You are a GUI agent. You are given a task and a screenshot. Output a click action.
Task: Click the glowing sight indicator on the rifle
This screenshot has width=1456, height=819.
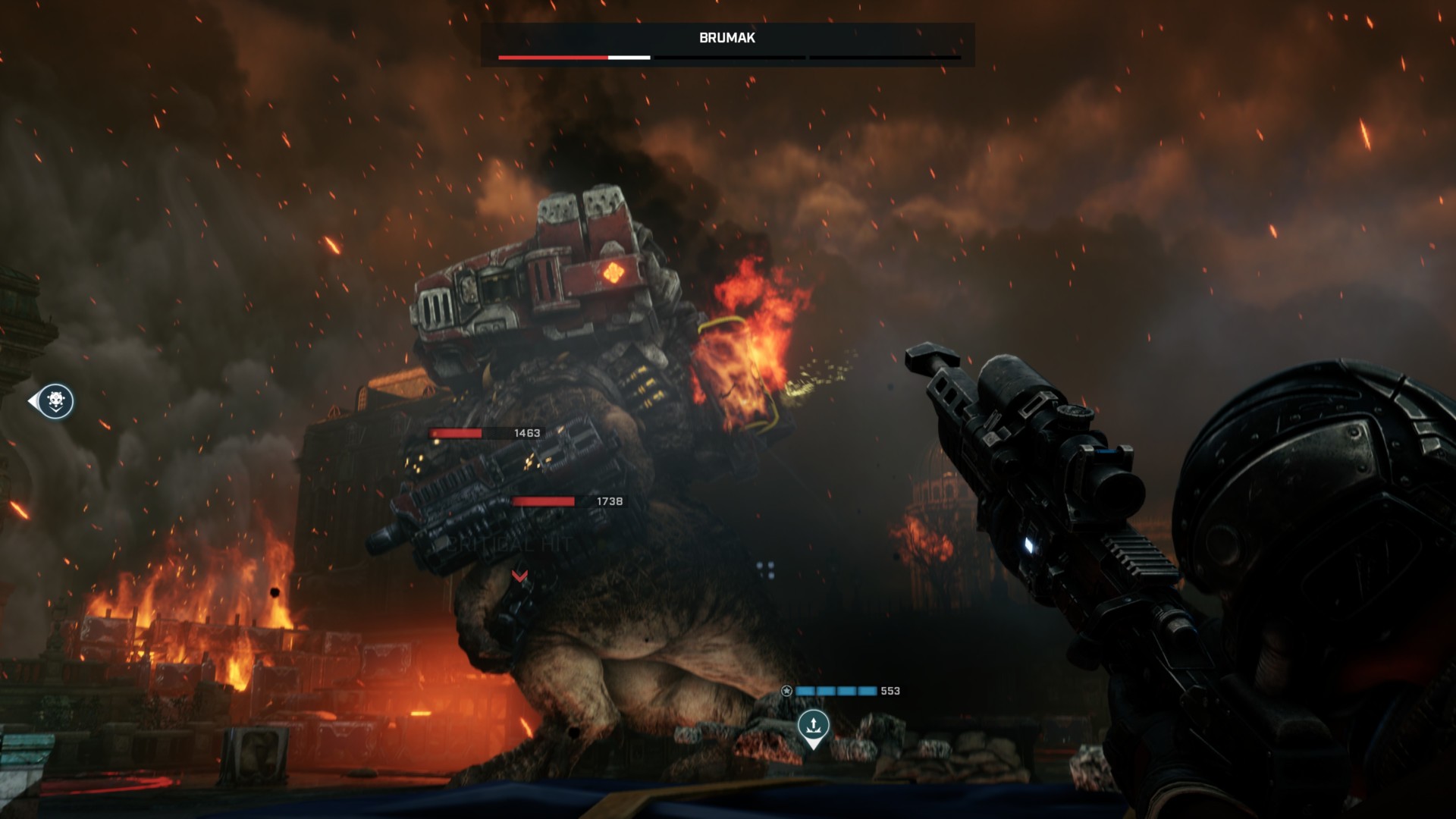1030,544
